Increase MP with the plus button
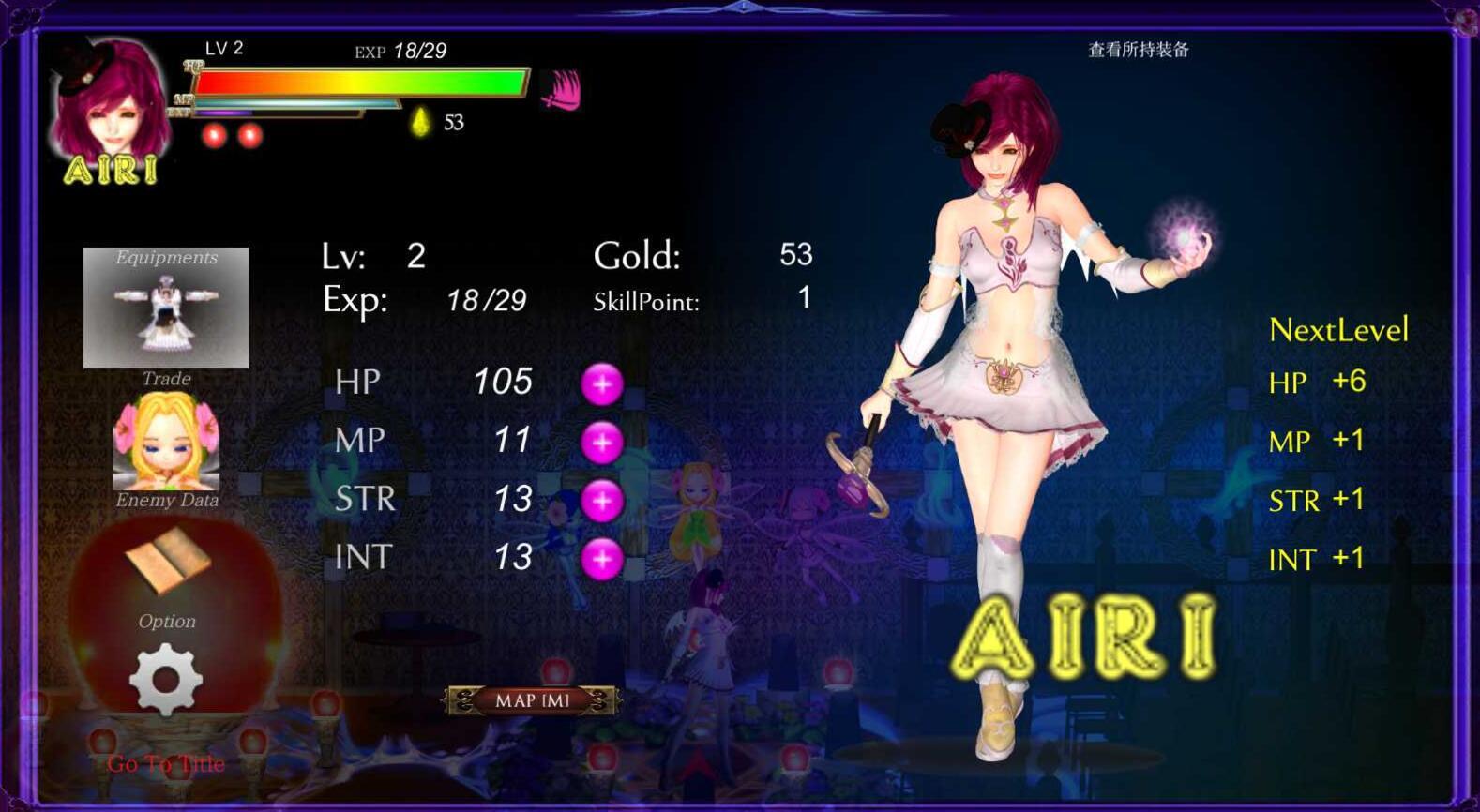Image resolution: width=1480 pixels, height=812 pixels. [604, 441]
